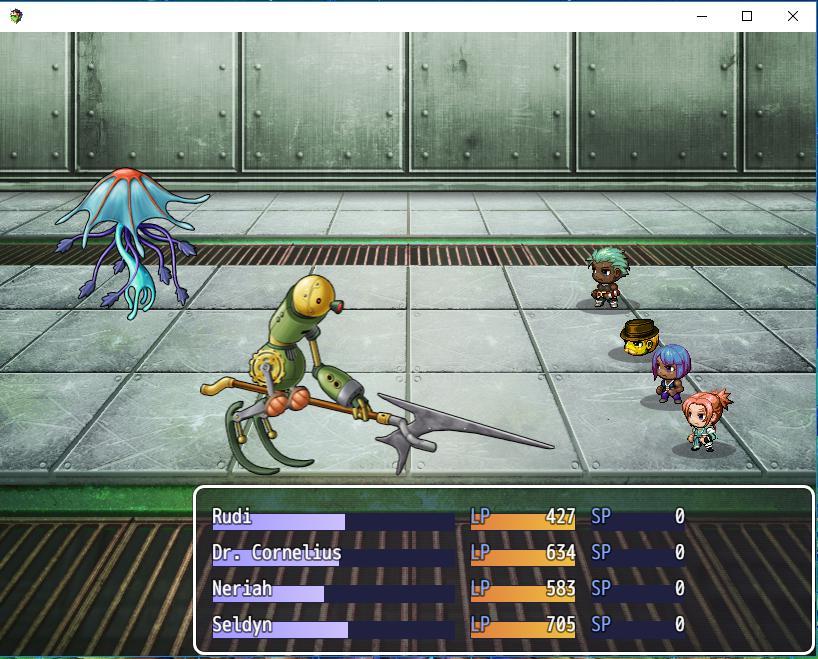
Task: Pick Neriah's row in the battle status
Action: tap(450, 589)
